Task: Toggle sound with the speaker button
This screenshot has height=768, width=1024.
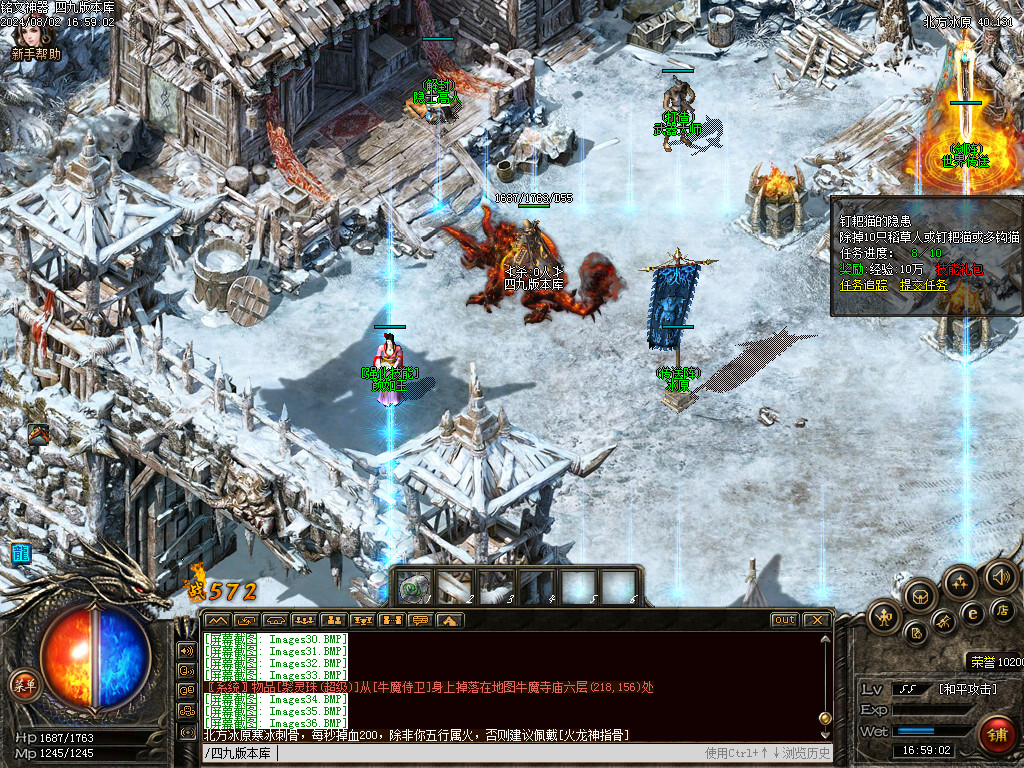Action: pyautogui.click(x=1000, y=576)
